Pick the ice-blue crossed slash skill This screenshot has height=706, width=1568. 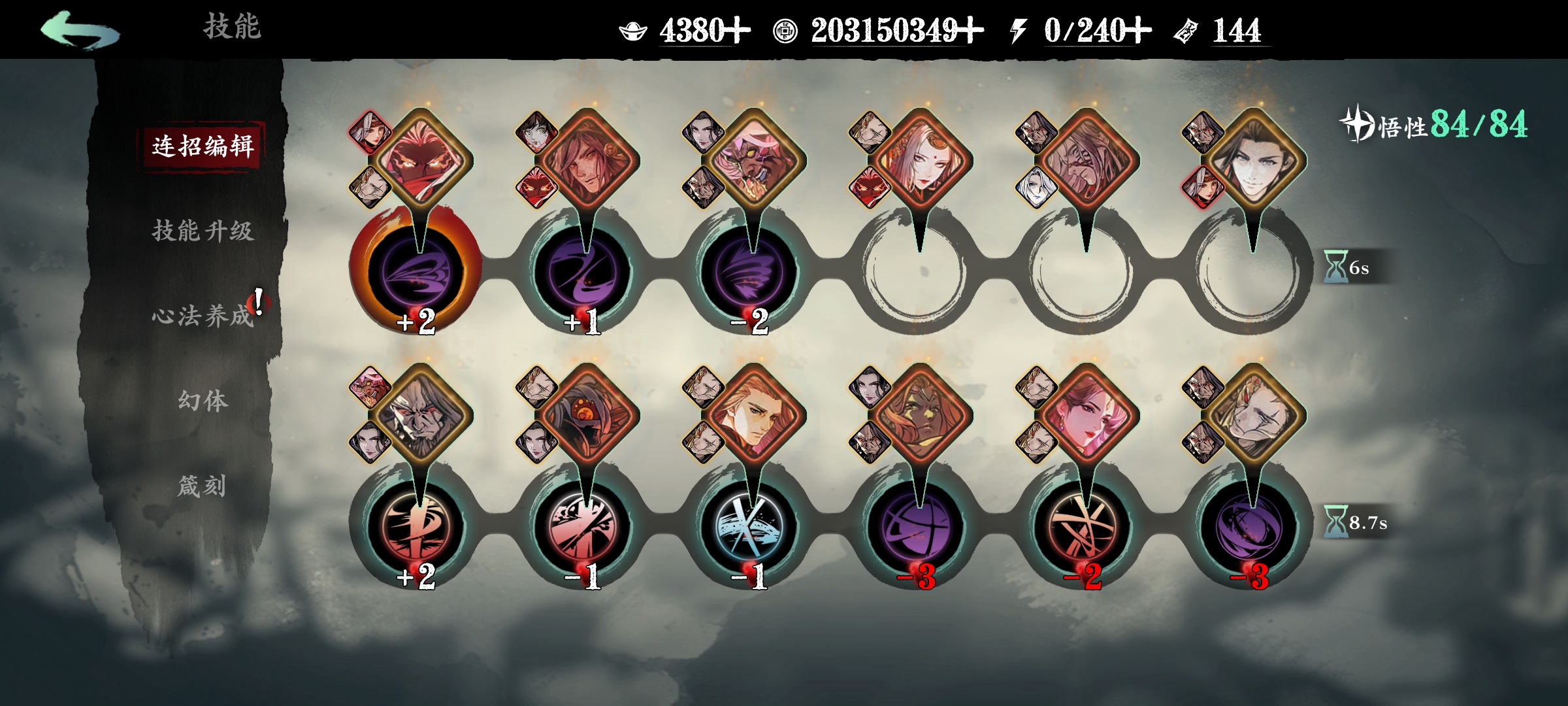pos(749,526)
